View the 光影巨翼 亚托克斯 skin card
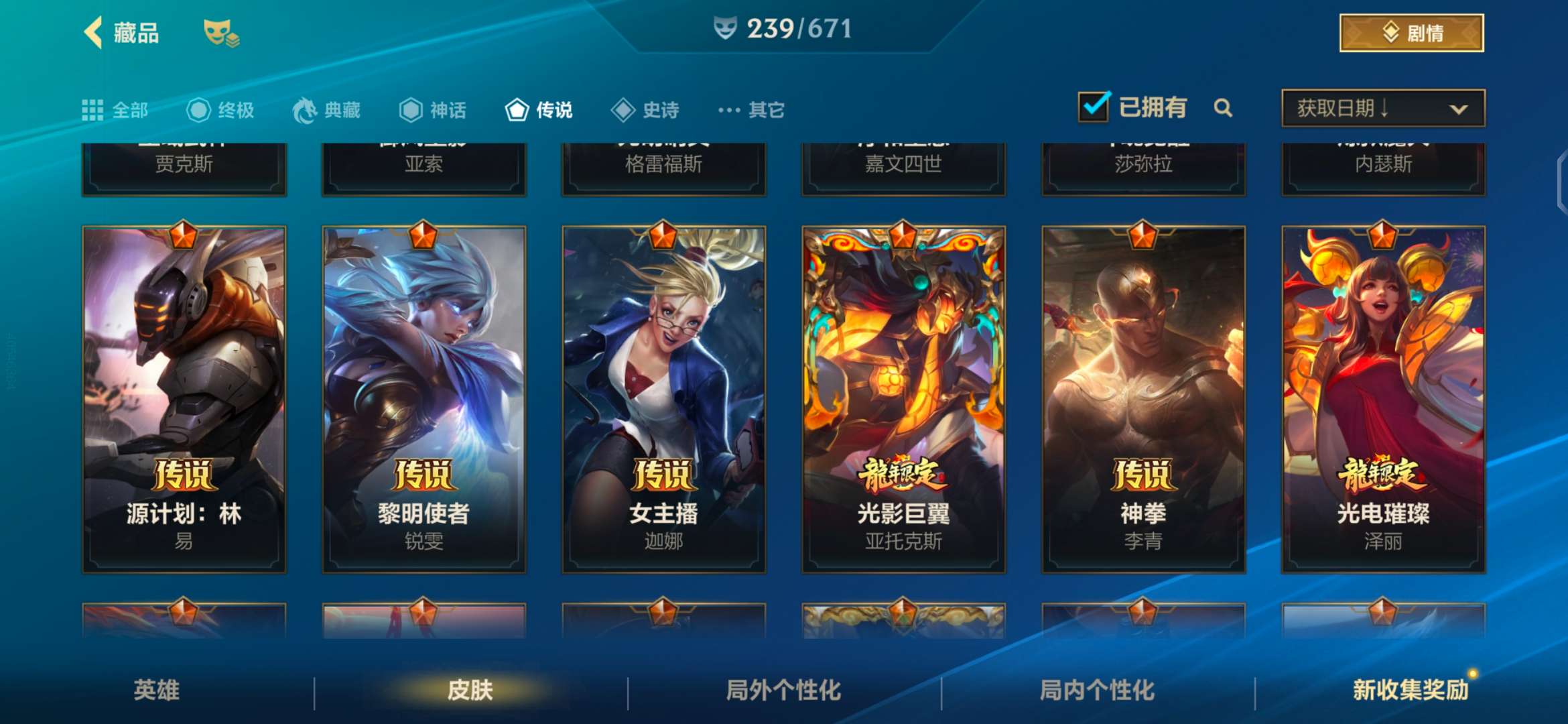The height and width of the screenshot is (724, 1568). click(x=903, y=399)
